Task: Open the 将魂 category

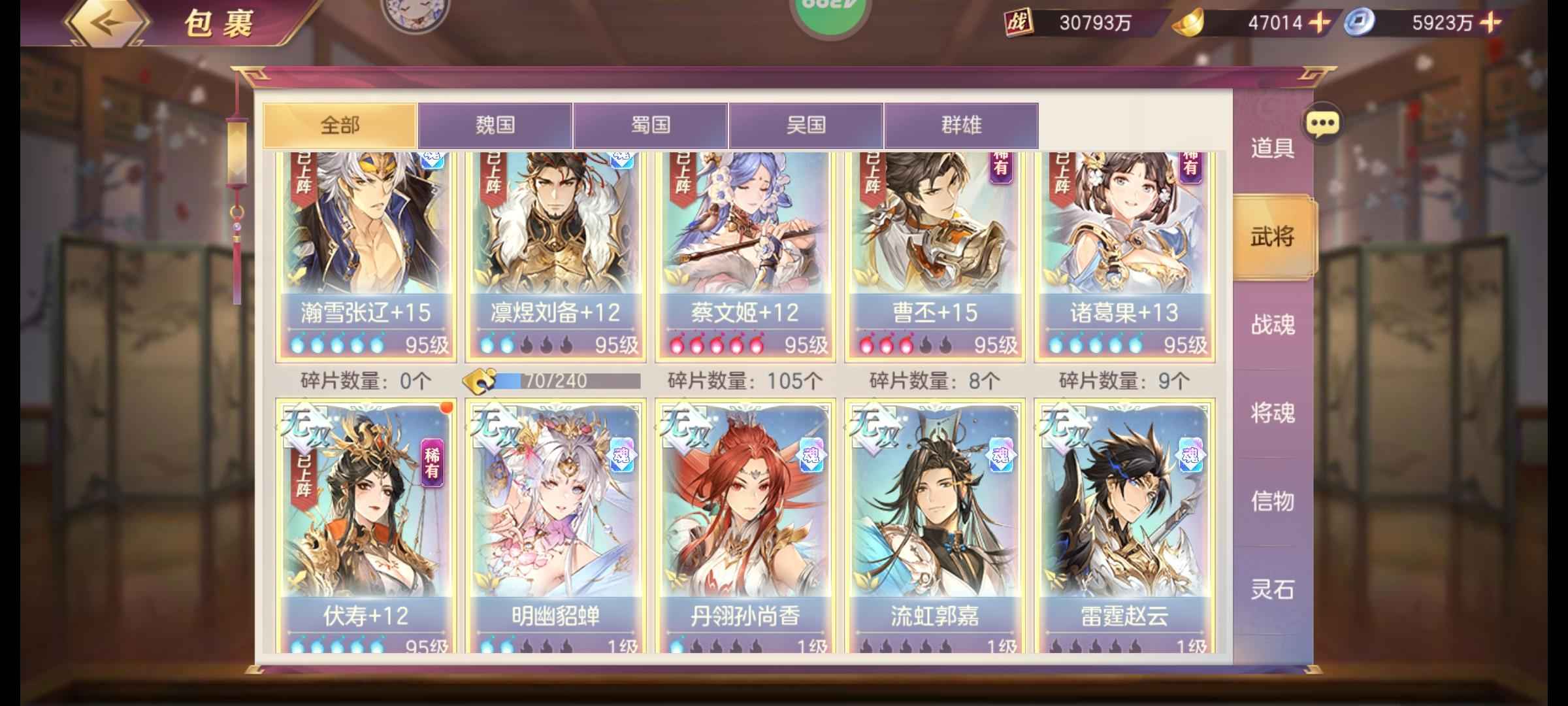Action: [1272, 413]
